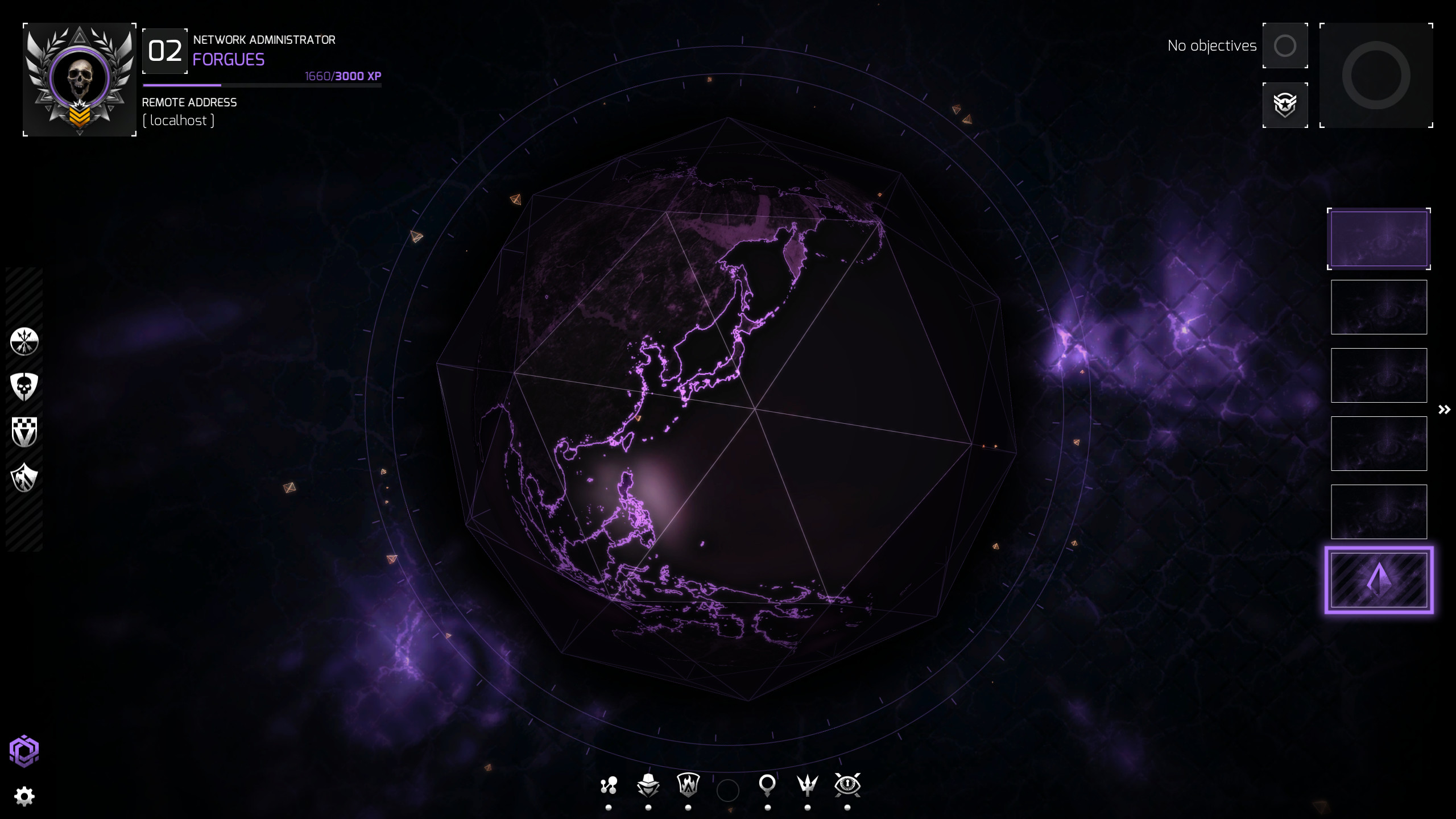Click the eagle shield faction emblem
Viewport: 1456px width, 819px height.
point(24,478)
